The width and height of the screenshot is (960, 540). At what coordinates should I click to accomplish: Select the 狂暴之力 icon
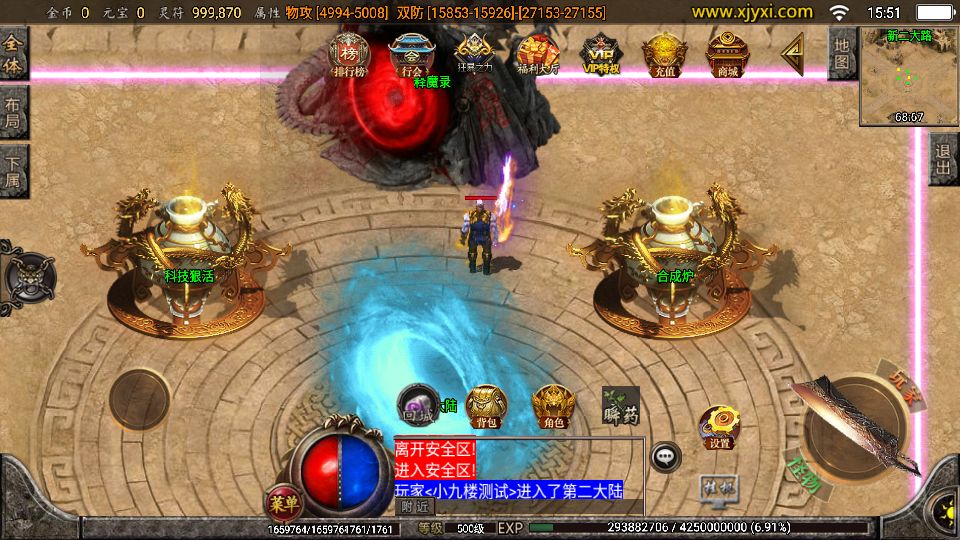(473, 55)
